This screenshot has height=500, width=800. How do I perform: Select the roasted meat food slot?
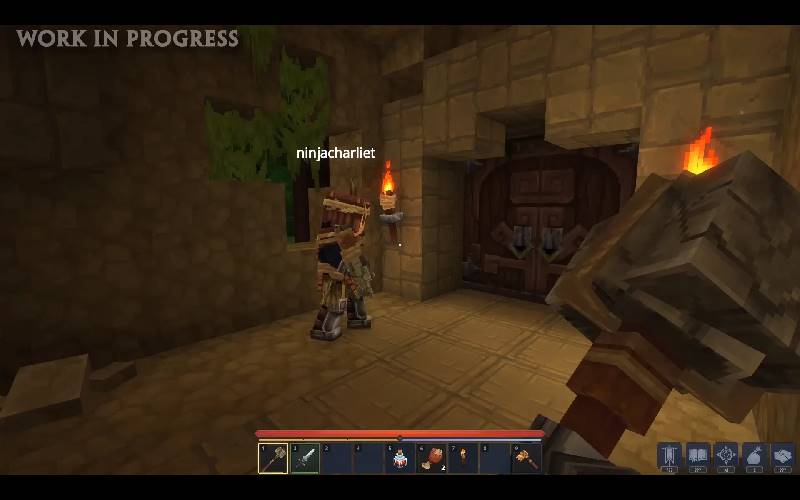click(433, 458)
